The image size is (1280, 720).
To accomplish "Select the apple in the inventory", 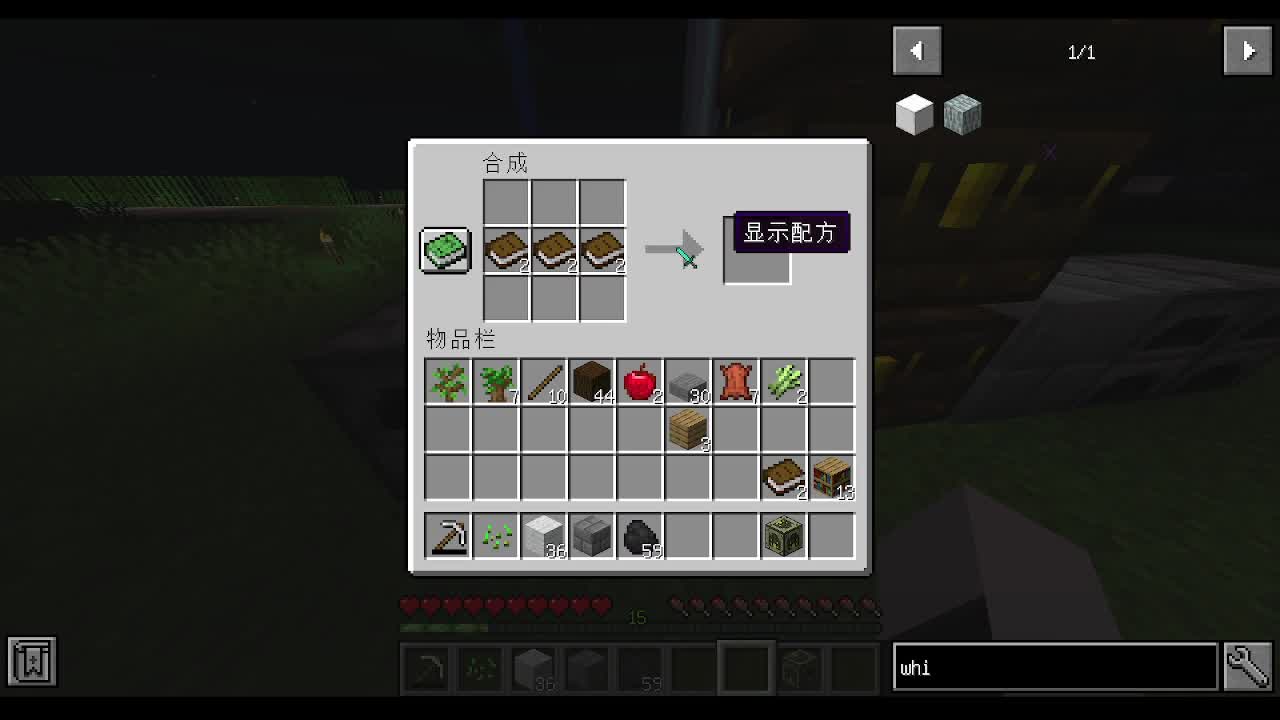I will click(x=639, y=380).
